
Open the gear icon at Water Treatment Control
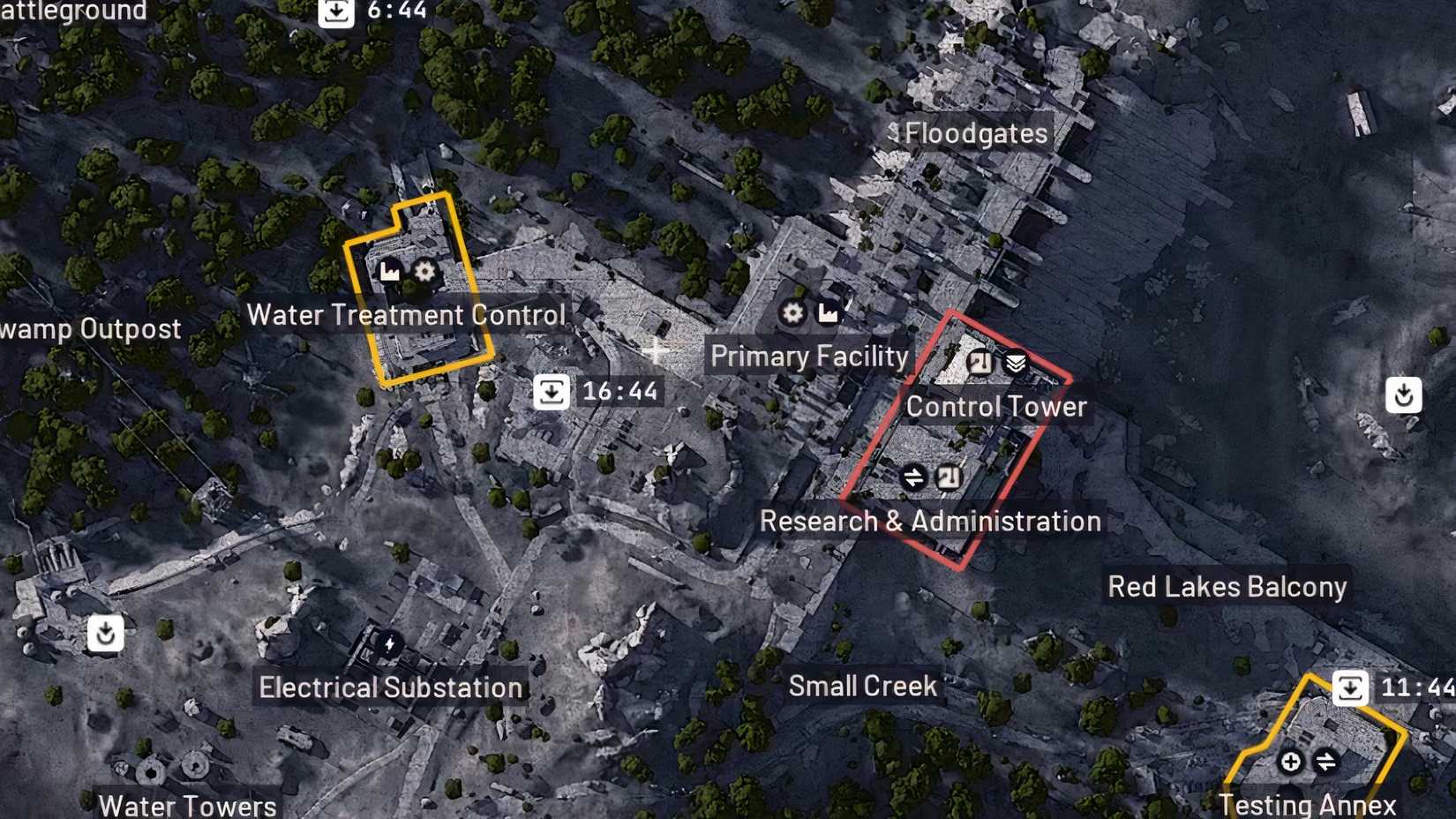tap(424, 272)
